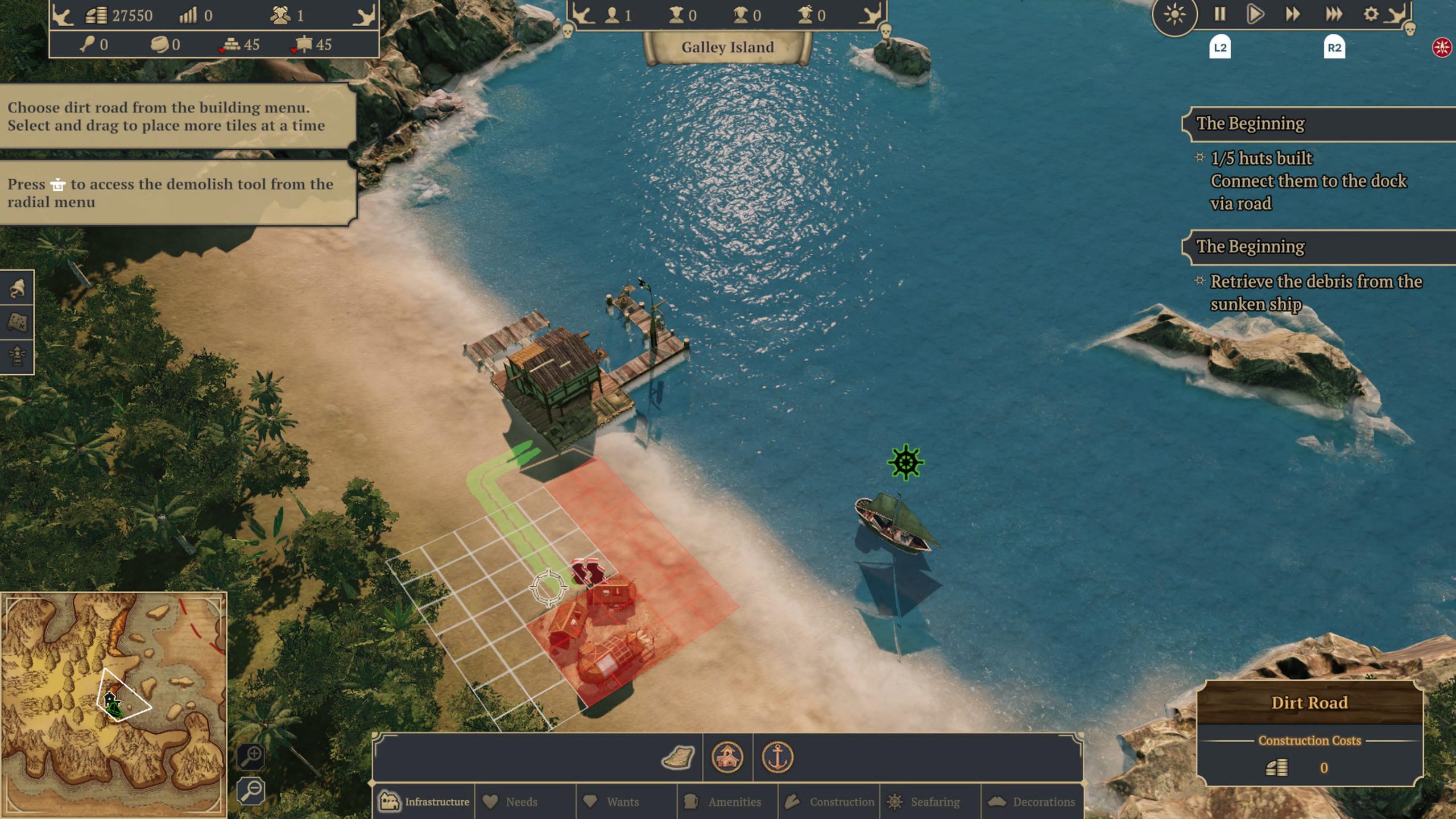Zoom in using the plus magnifier button
This screenshot has height=819, width=1456.
(x=251, y=756)
